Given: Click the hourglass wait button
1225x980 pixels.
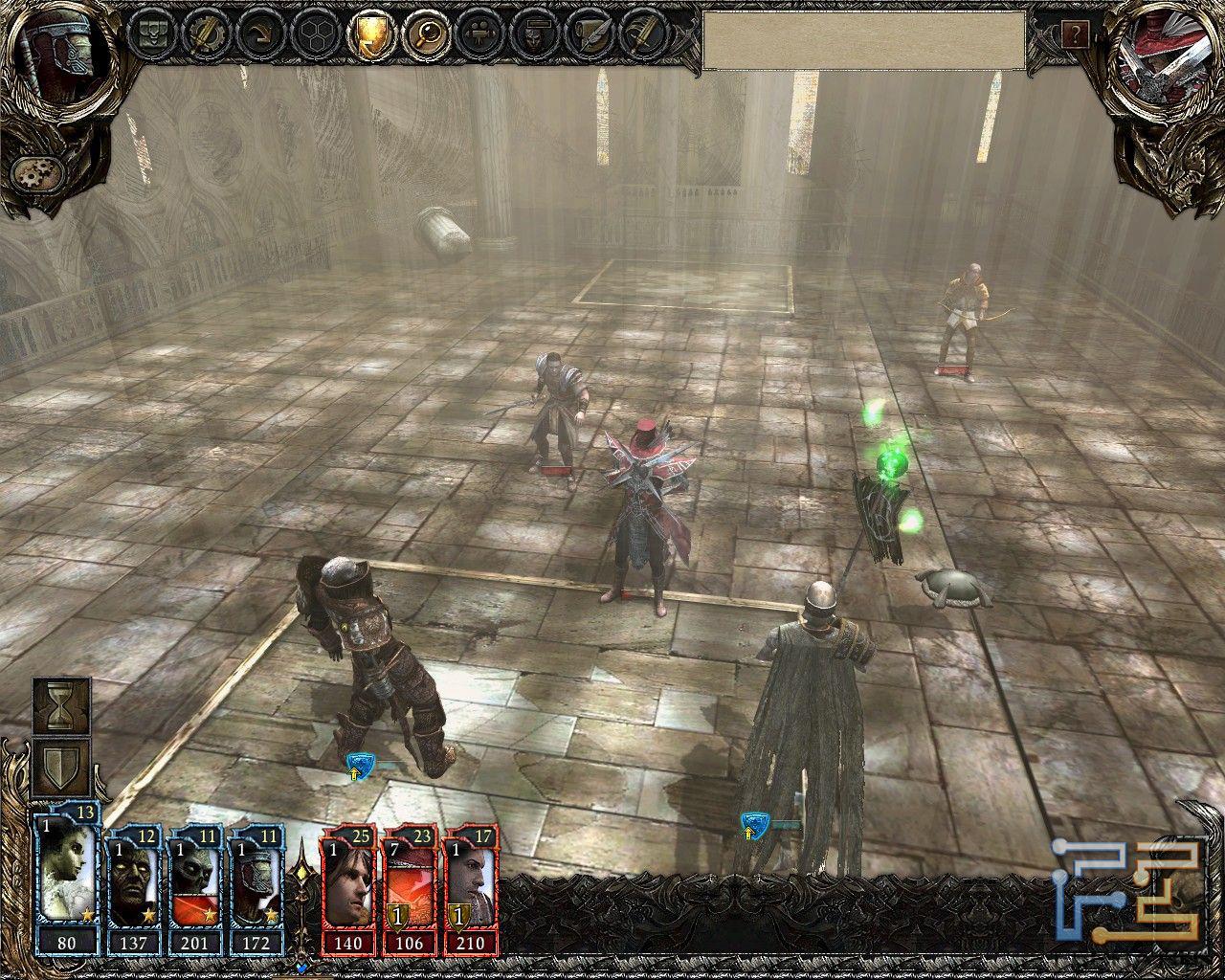Looking at the screenshot, I should pos(62,707).
